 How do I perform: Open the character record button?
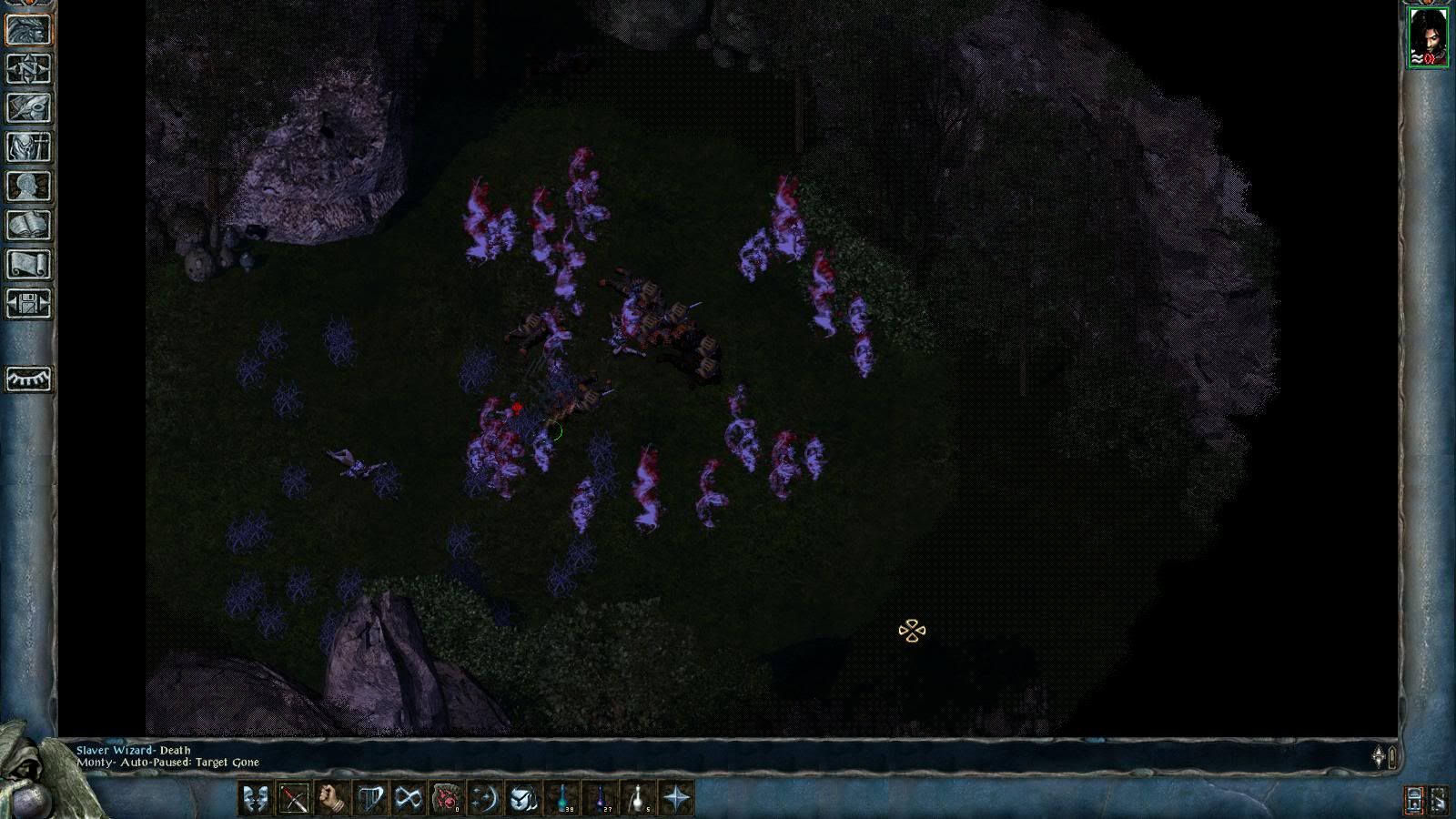click(x=29, y=187)
